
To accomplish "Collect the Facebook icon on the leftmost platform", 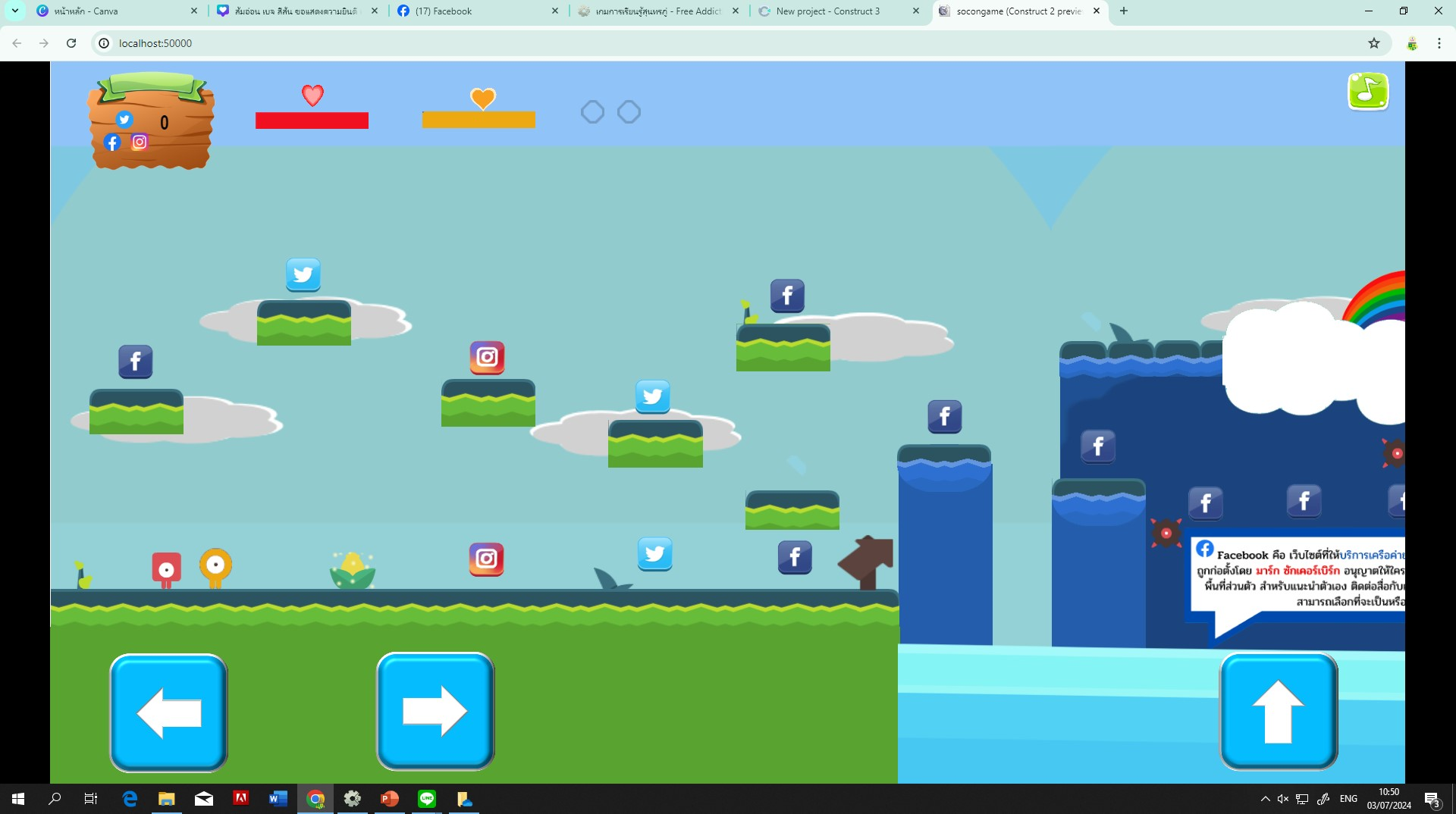I will point(135,362).
